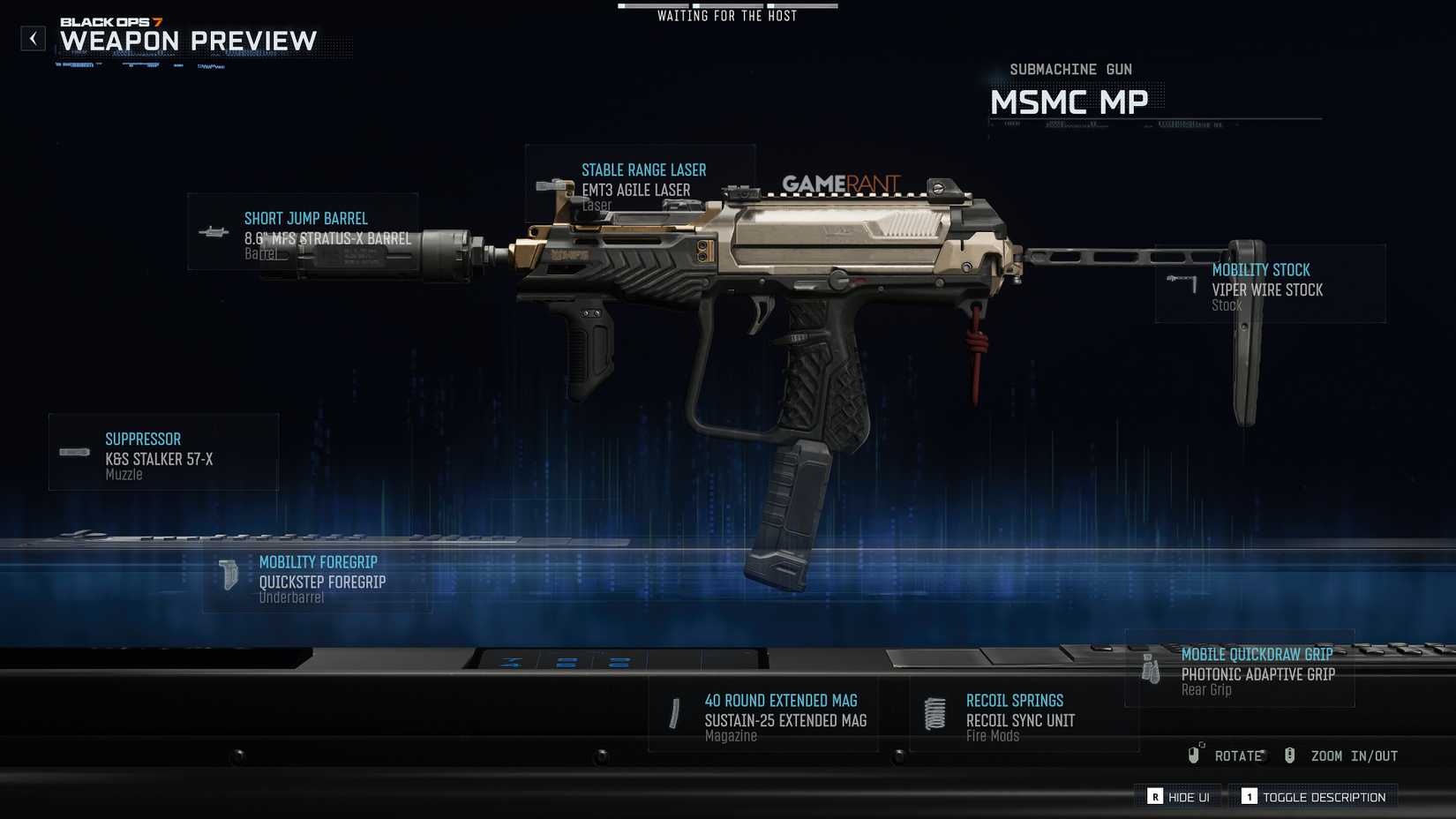Click the Mobility Stock attachment panel

click(x=1269, y=283)
